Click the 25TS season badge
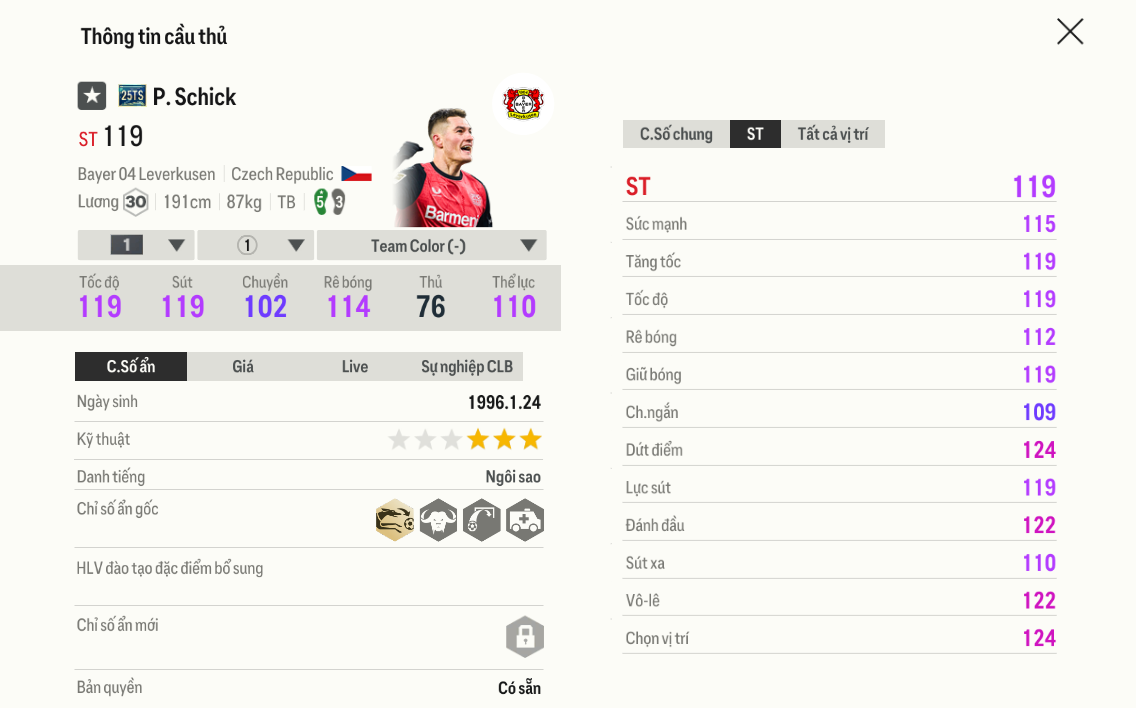Image resolution: width=1136 pixels, height=708 pixels. (x=132, y=96)
